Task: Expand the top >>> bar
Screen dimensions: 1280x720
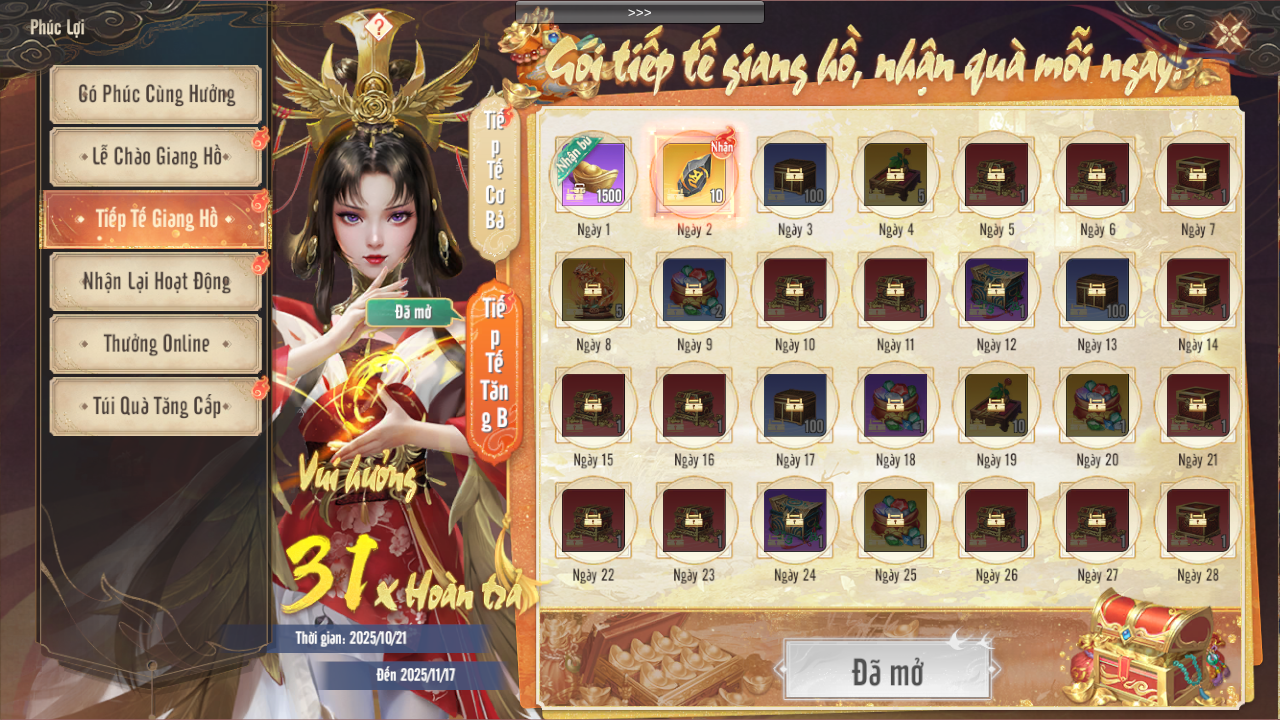Action: click(x=640, y=12)
